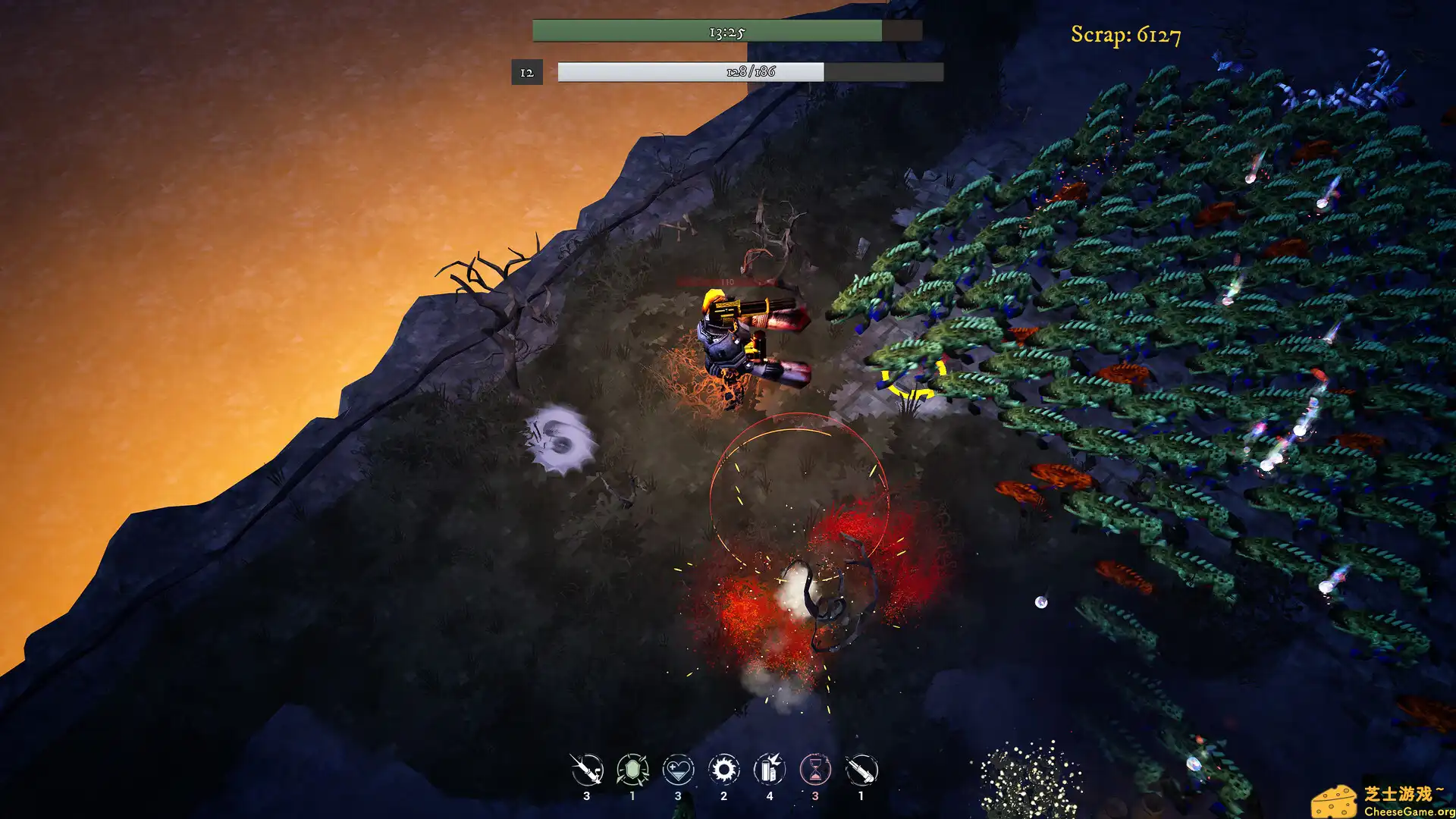Click the count 3 under the hourglass
Viewport: 1456px width, 819px height.
[817, 796]
